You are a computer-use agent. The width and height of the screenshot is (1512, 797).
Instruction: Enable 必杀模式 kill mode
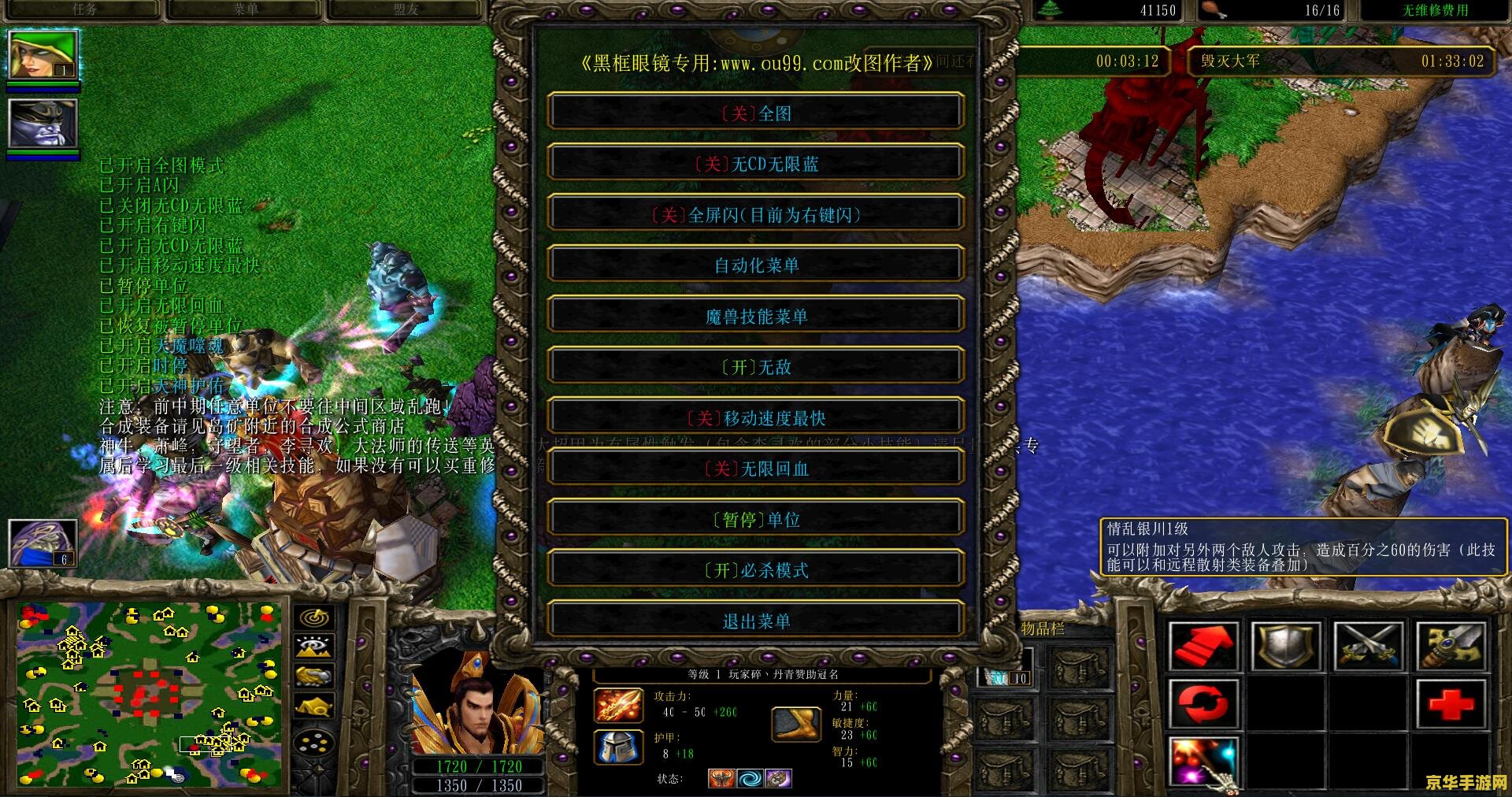[756, 570]
